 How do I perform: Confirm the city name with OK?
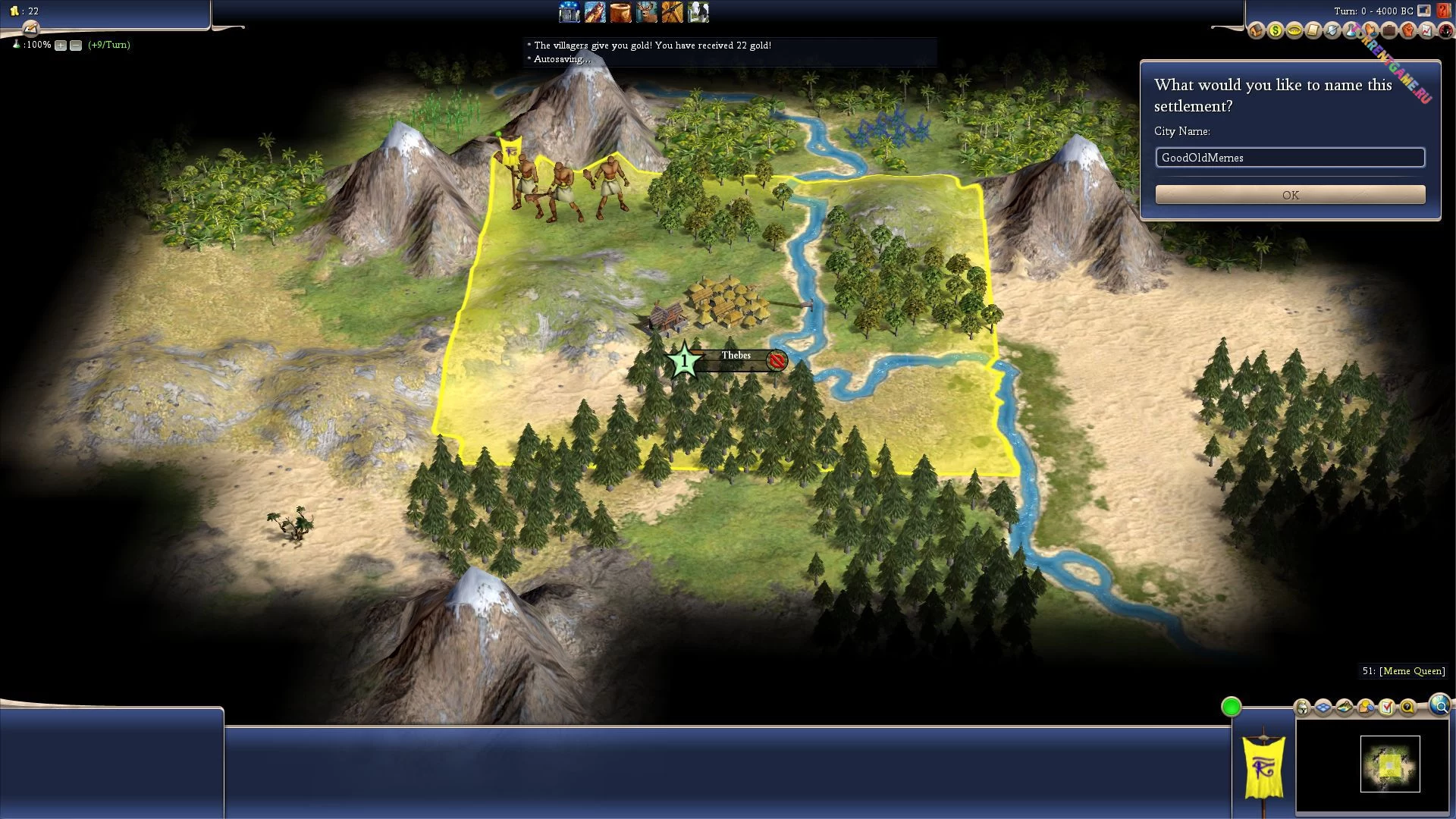(x=1290, y=195)
